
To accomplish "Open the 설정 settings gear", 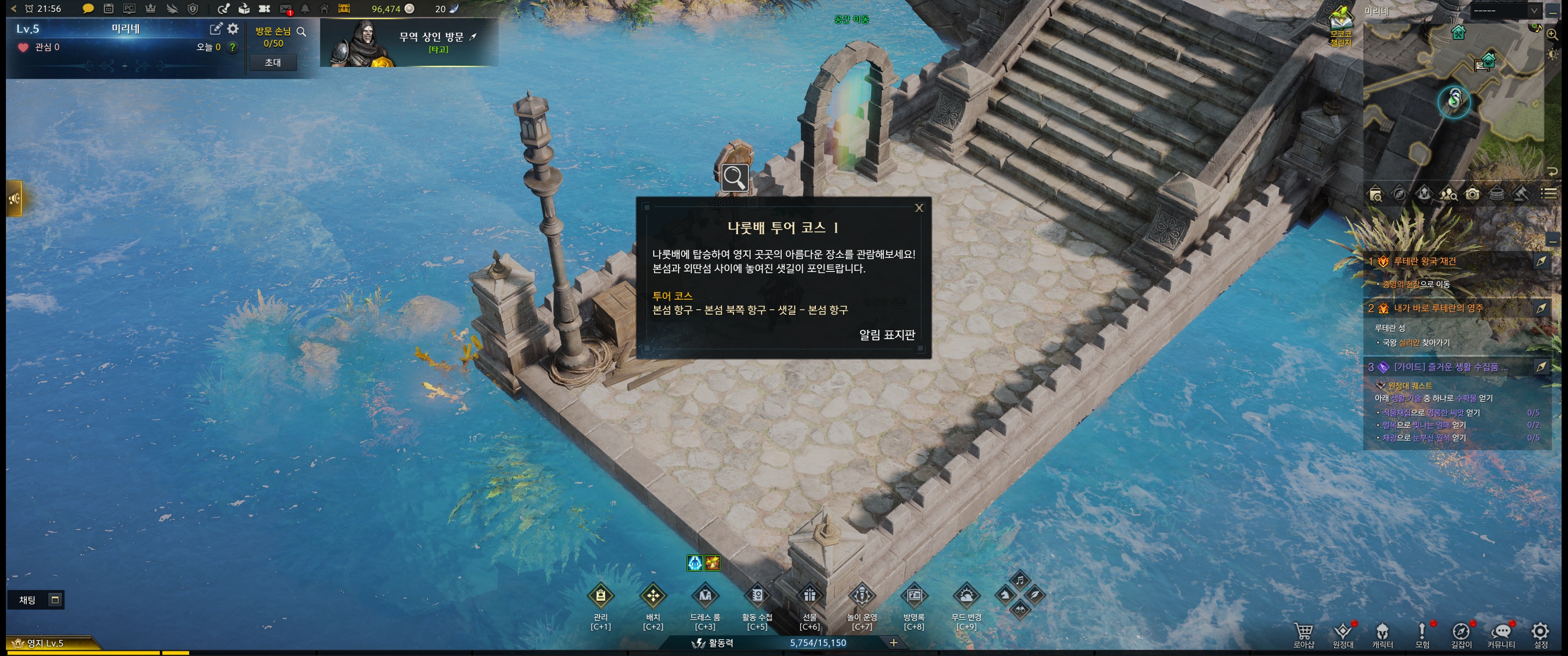I will coord(1540,633).
